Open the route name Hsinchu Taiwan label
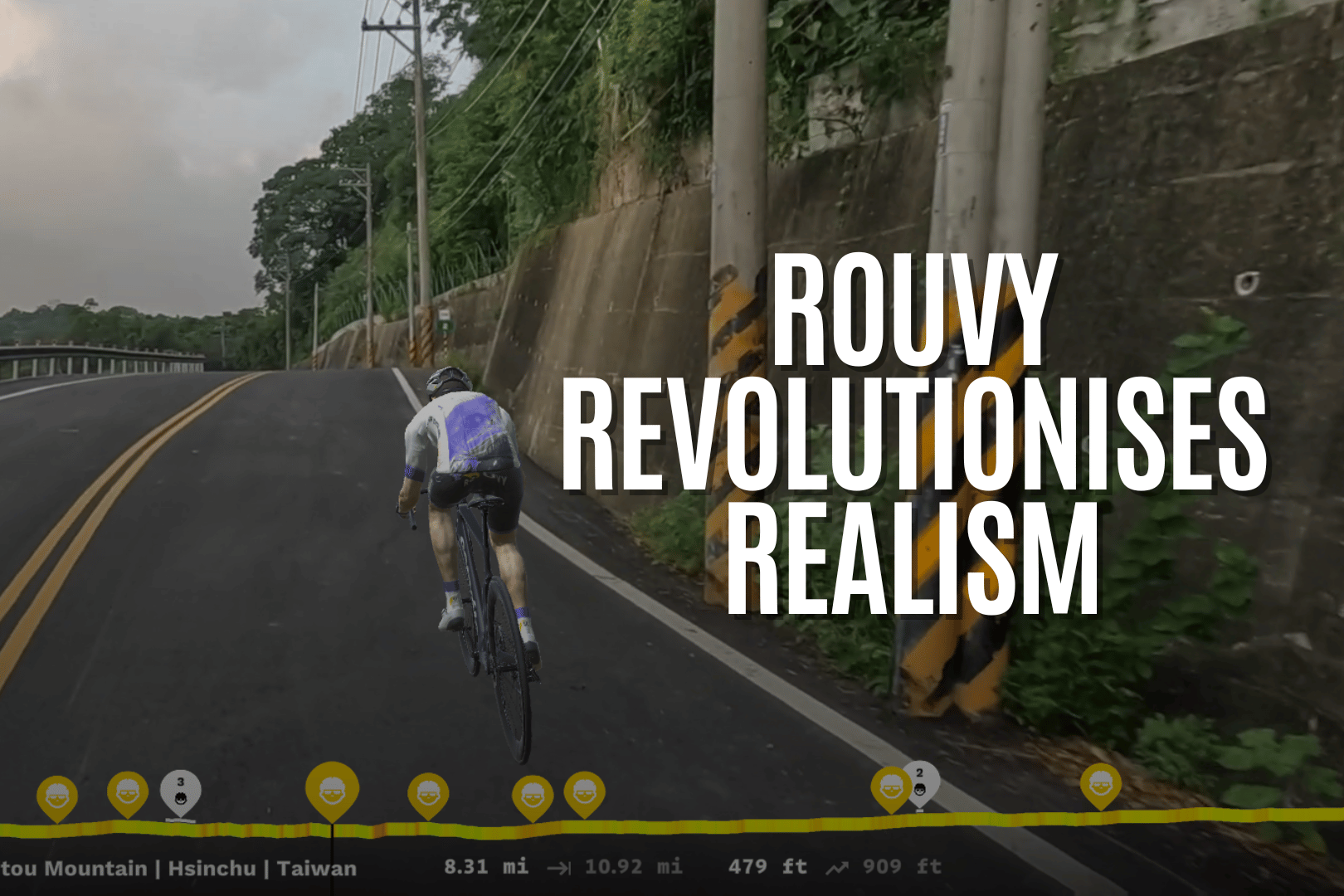Image resolution: width=1344 pixels, height=896 pixels. point(178,868)
